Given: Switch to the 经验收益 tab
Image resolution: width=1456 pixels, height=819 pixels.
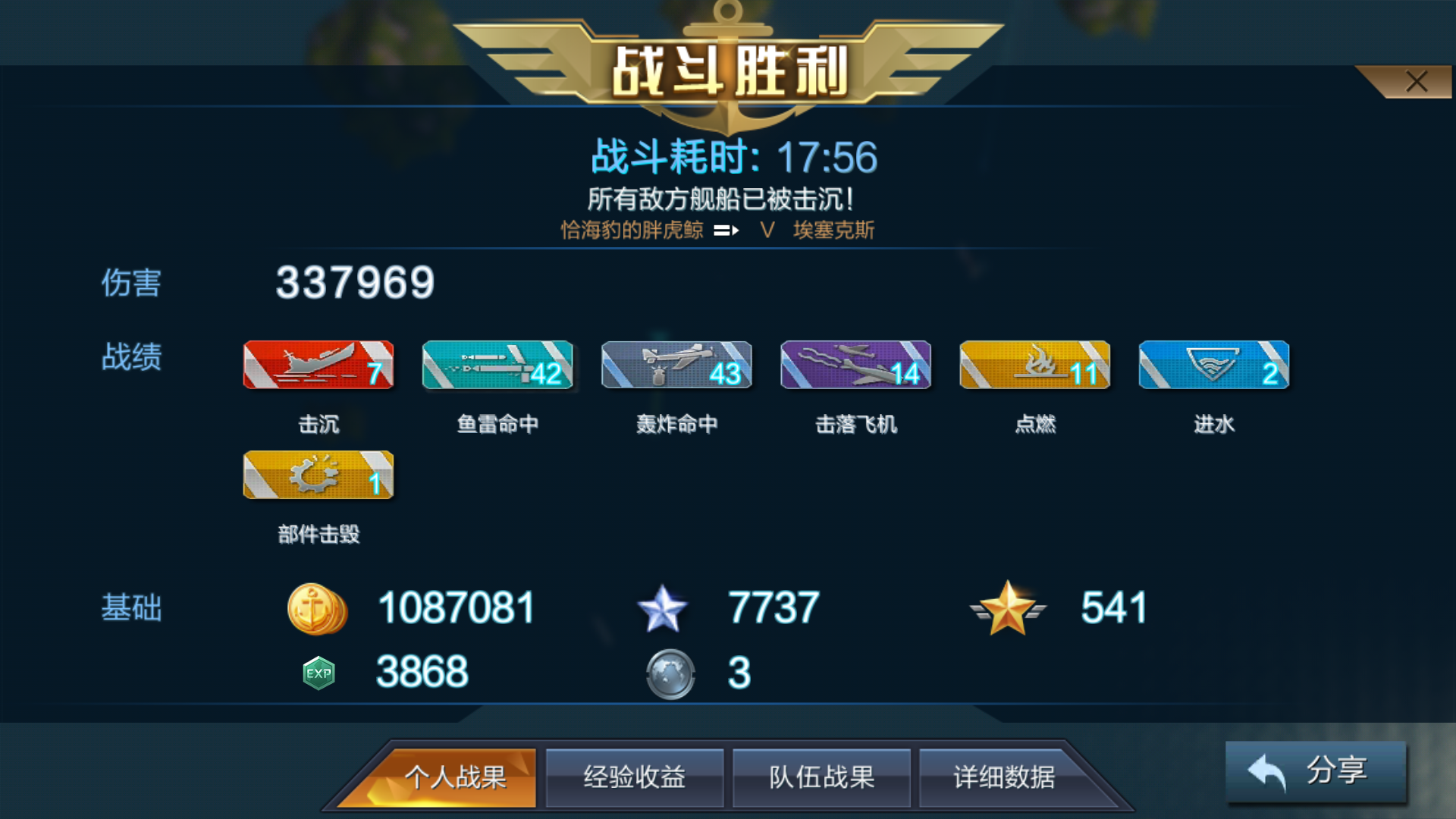Looking at the screenshot, I should [x=634, y=777].
